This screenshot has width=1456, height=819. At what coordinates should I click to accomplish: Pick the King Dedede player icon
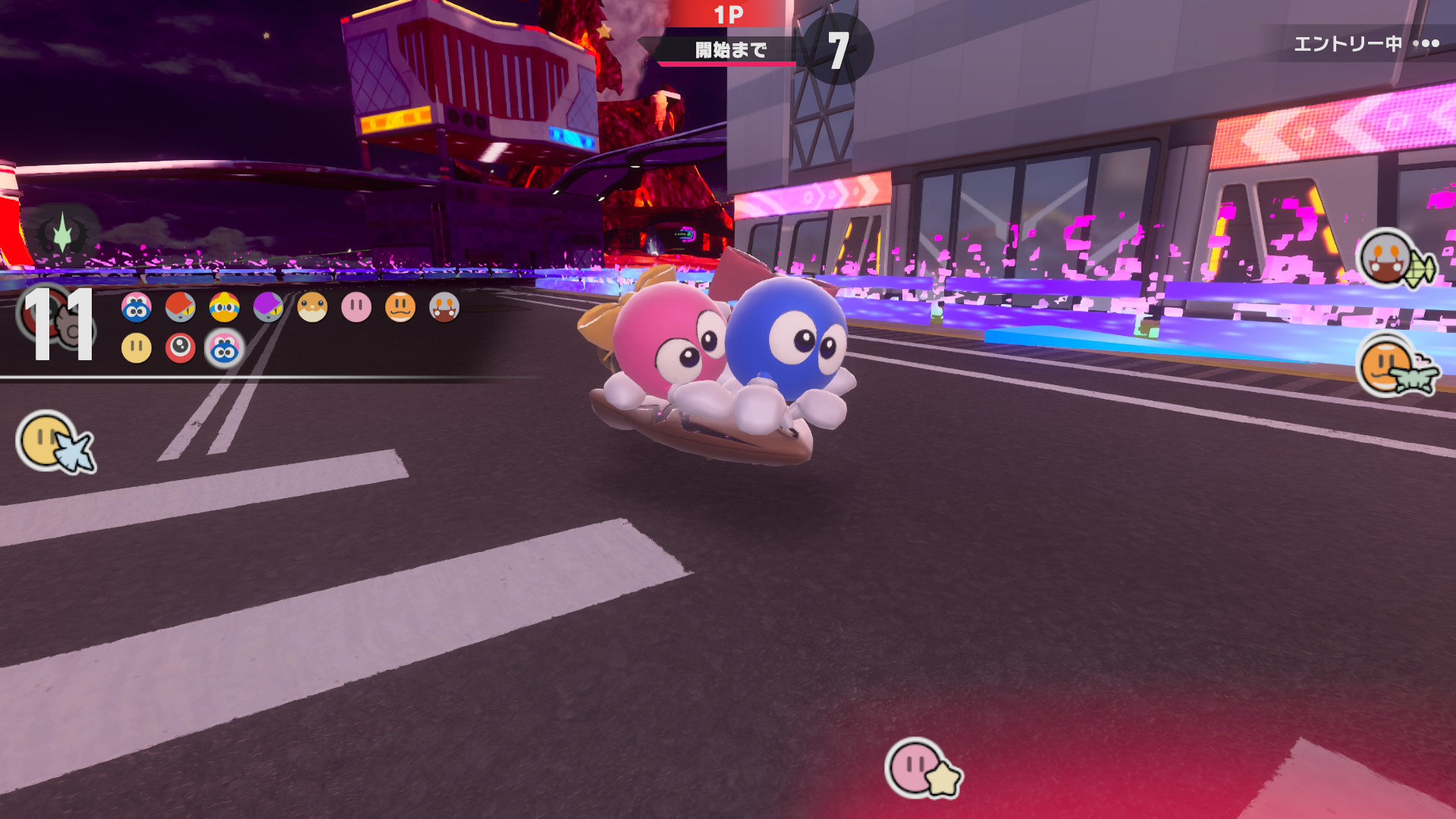224,307
